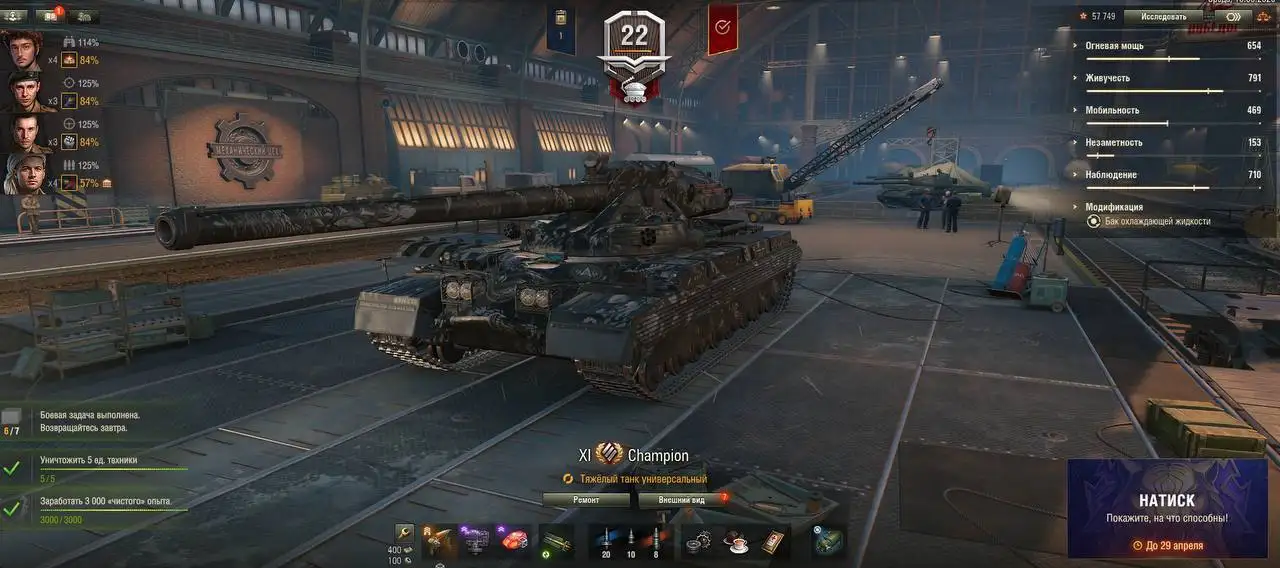
Task: Open the Ремонт repair button
Action: click(x=586, y=499)
